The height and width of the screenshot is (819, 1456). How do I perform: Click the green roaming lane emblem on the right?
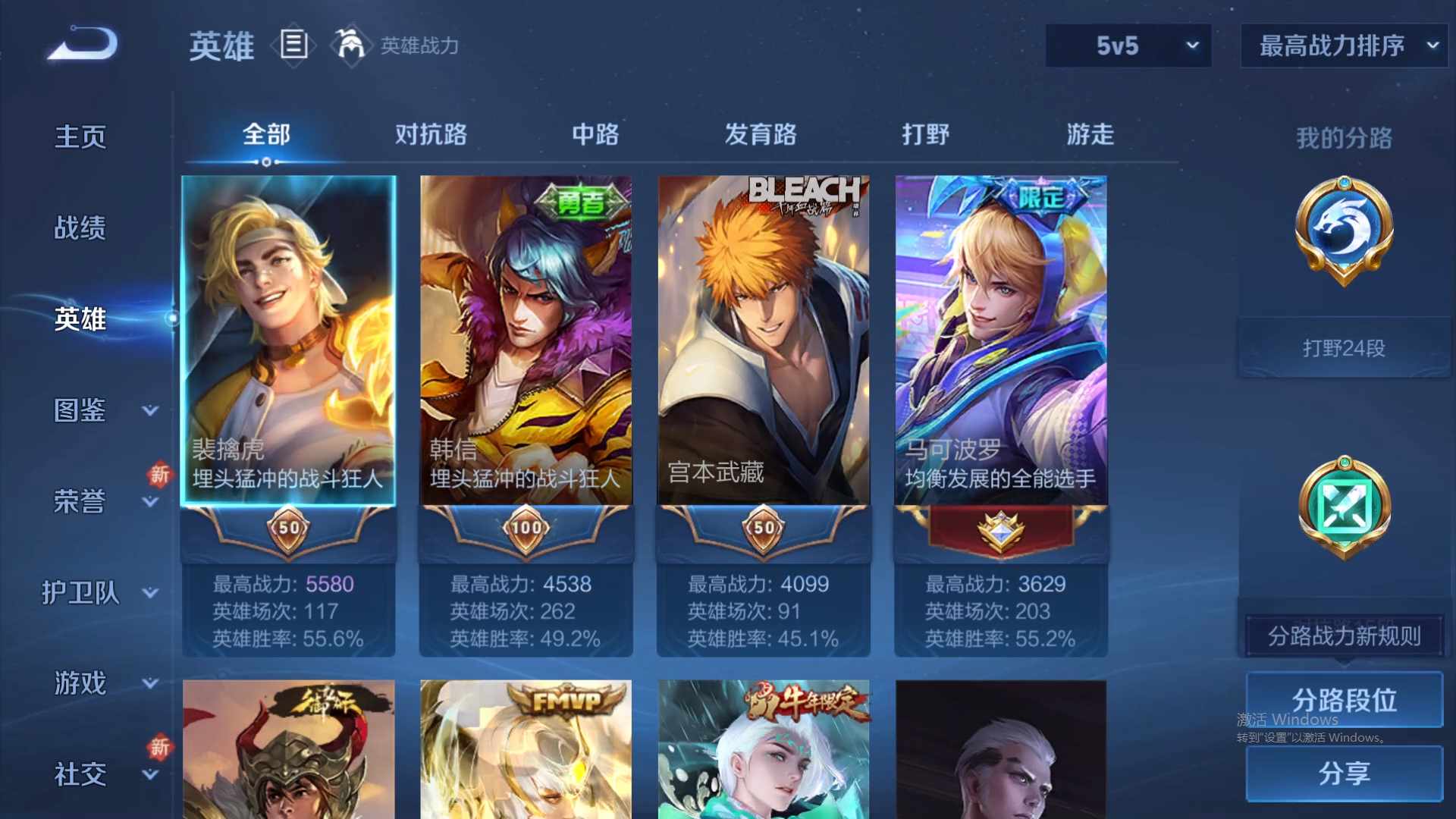point(1343,507)
